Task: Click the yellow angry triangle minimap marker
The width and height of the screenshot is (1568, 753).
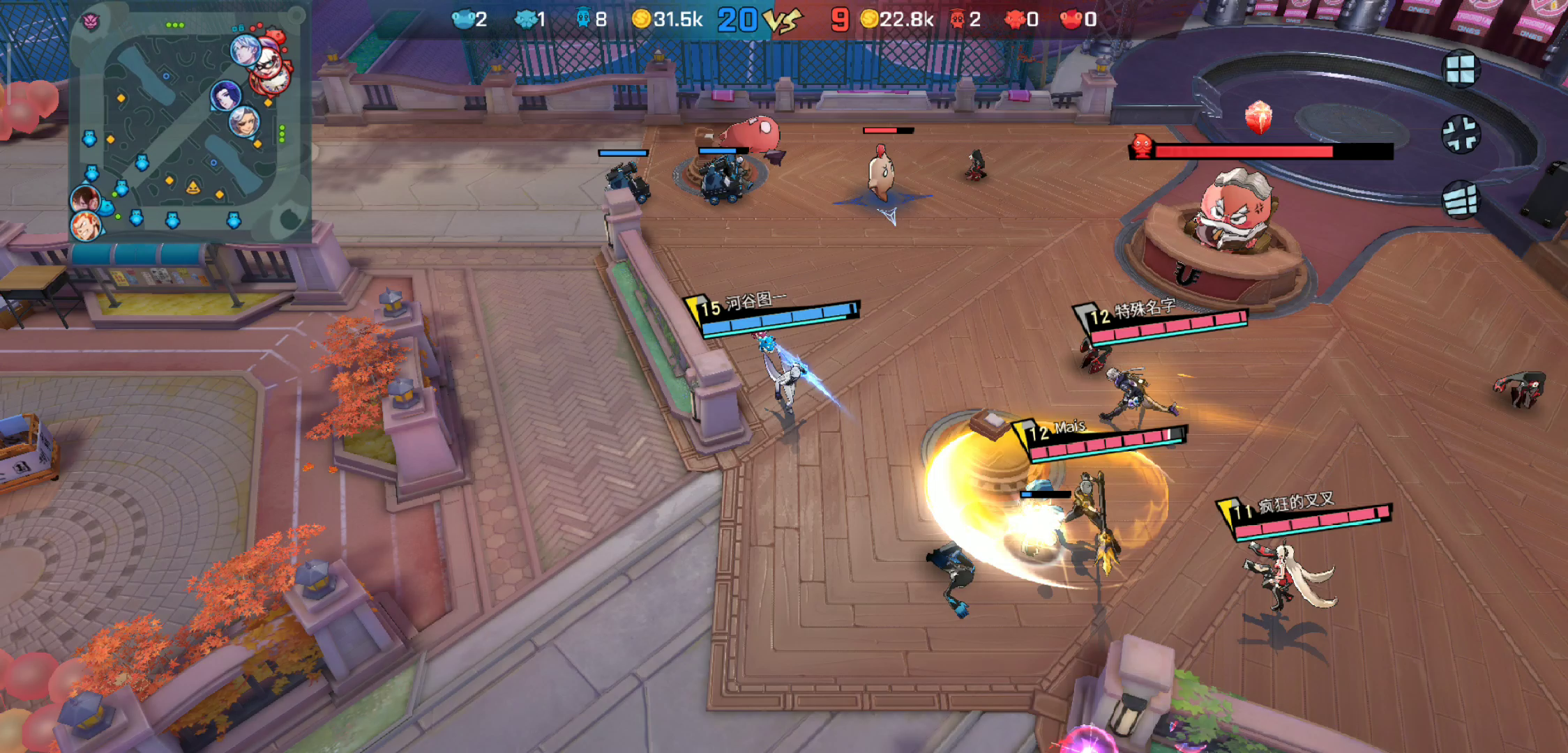Action: pyautogui.click(x=193, y=187)
